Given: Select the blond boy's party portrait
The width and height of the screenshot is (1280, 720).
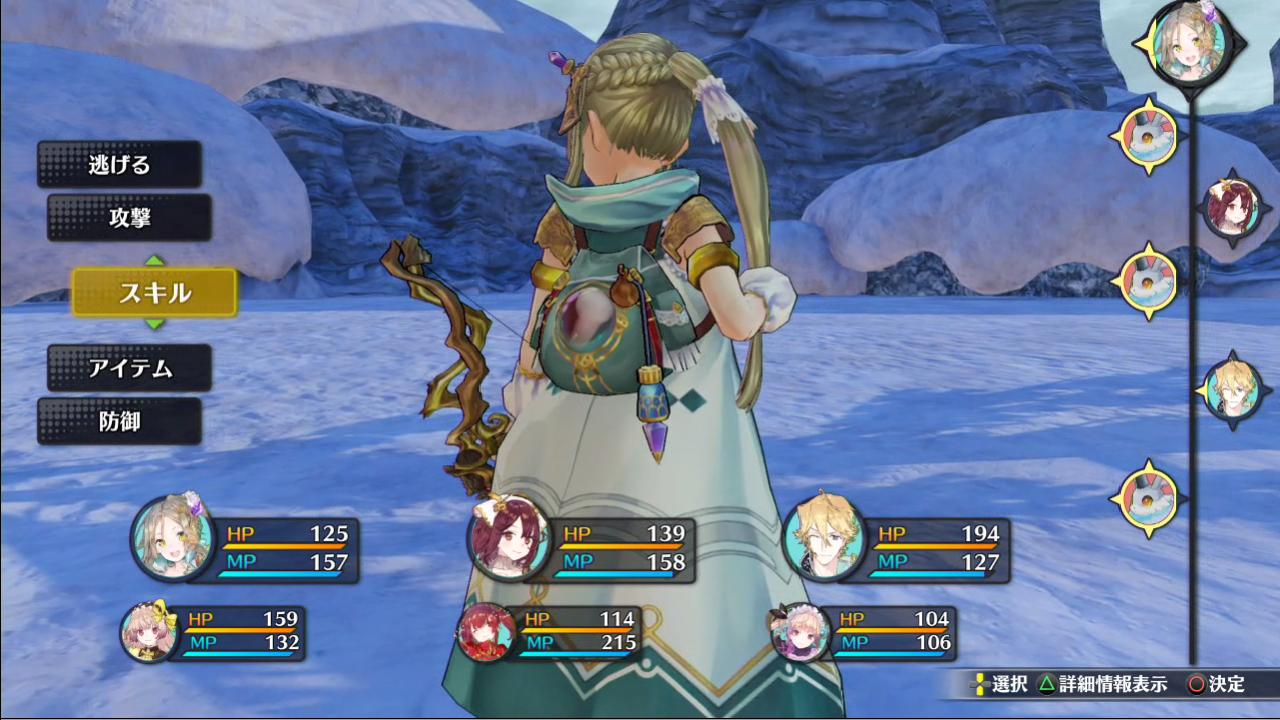Looking at the screenshot, I should coord(824,537).
